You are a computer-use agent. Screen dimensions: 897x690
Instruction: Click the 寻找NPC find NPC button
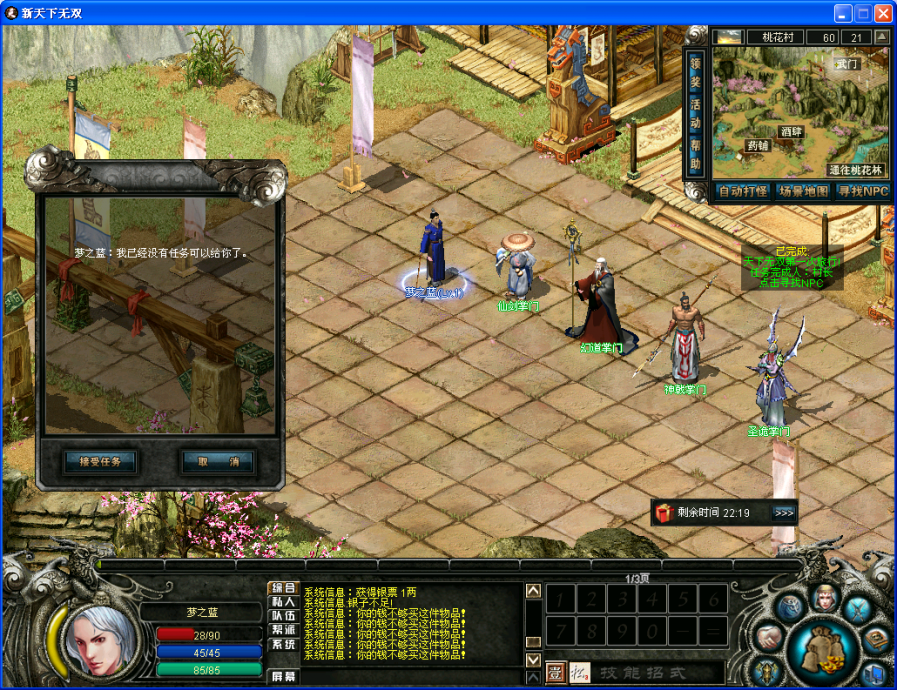tap(862, 191)
